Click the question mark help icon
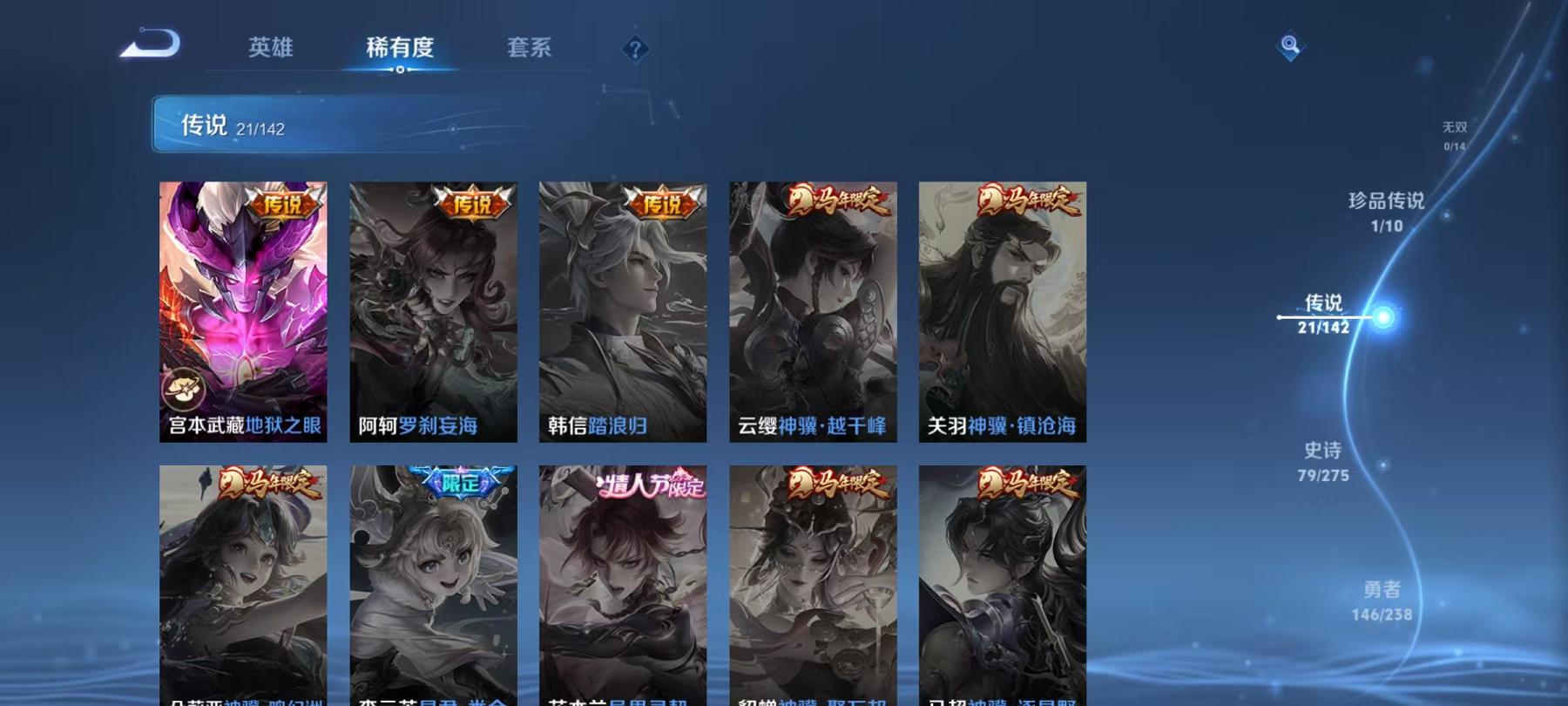 (x=636, y=48)
